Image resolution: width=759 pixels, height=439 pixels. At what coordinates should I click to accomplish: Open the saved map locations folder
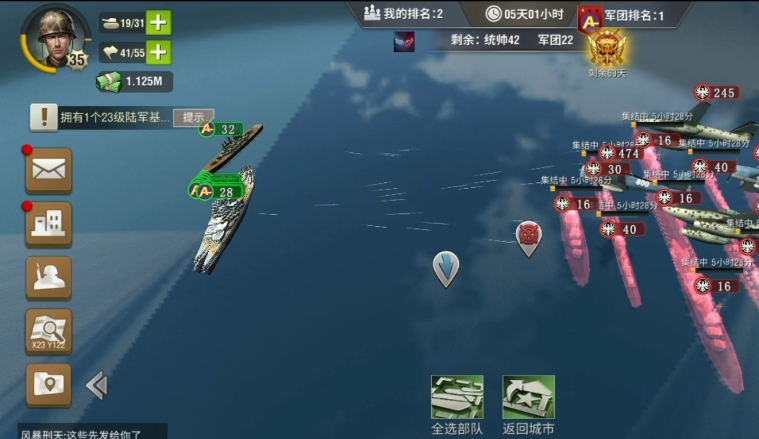coord(48,384)
